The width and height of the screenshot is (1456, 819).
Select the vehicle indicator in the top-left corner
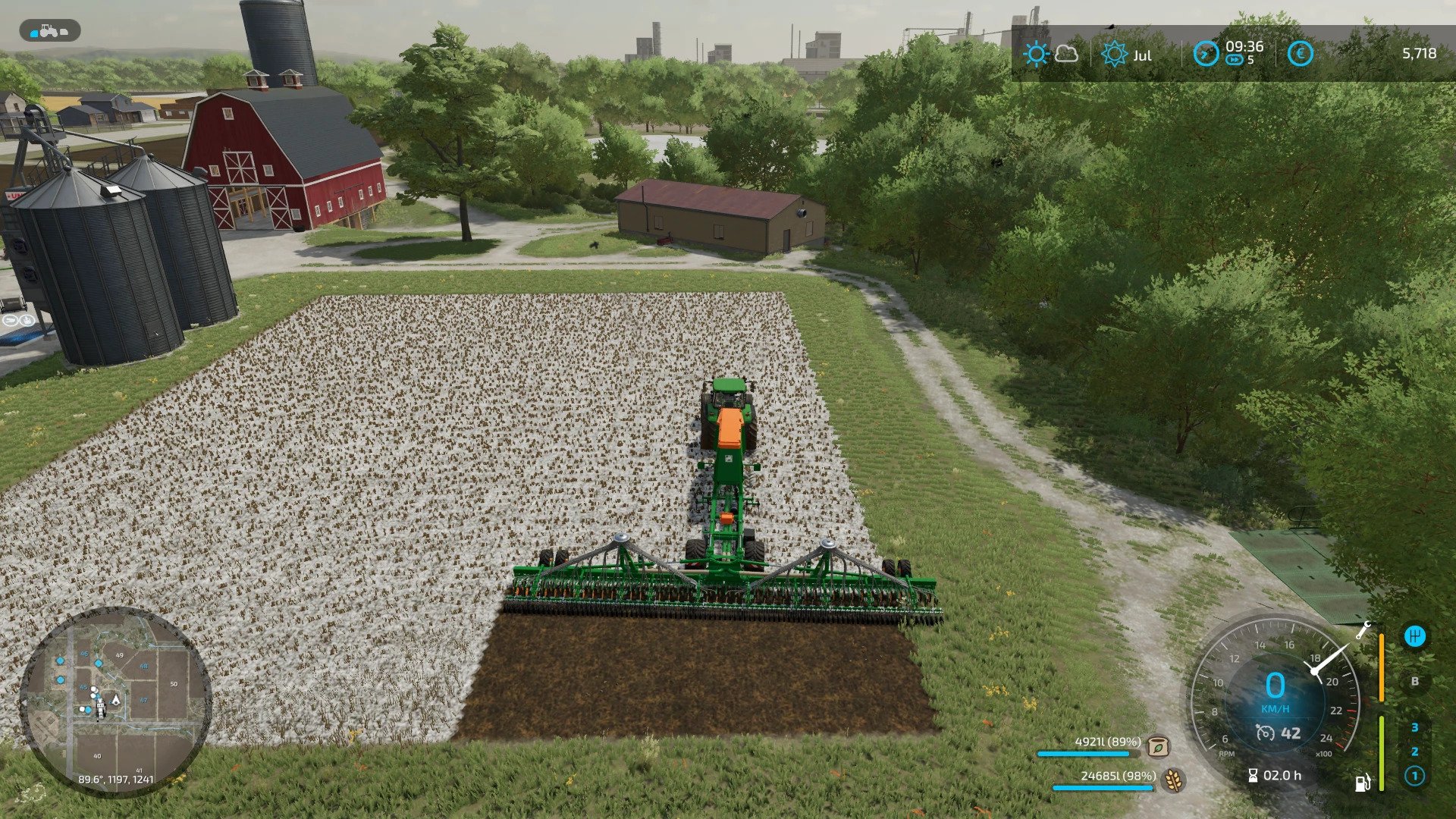[x=50, y=31]
